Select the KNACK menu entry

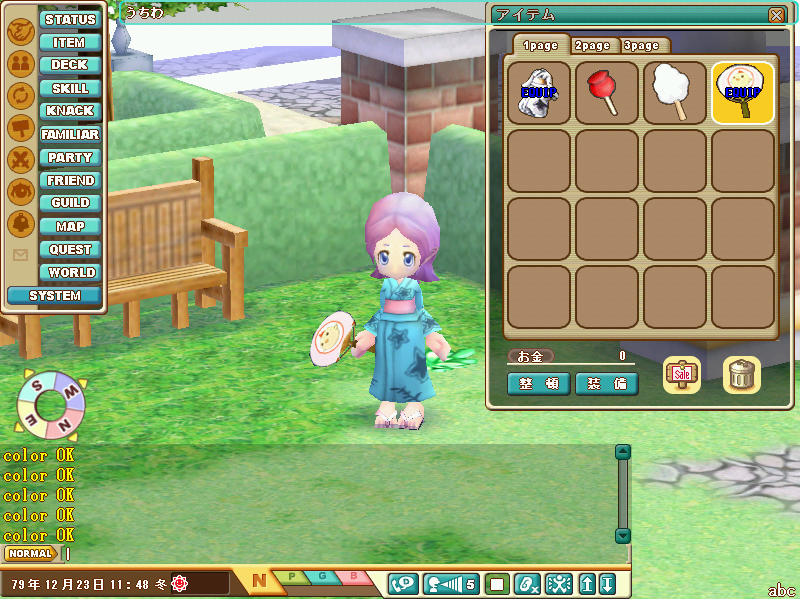tap(70, 111)
